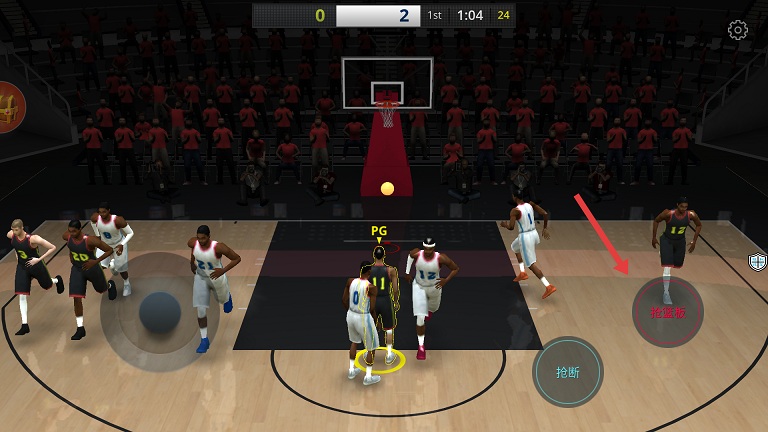This screenshot has width=768, height=432.
Task: Click the virtual joystick thumb pad
Action: coord(160,313)
